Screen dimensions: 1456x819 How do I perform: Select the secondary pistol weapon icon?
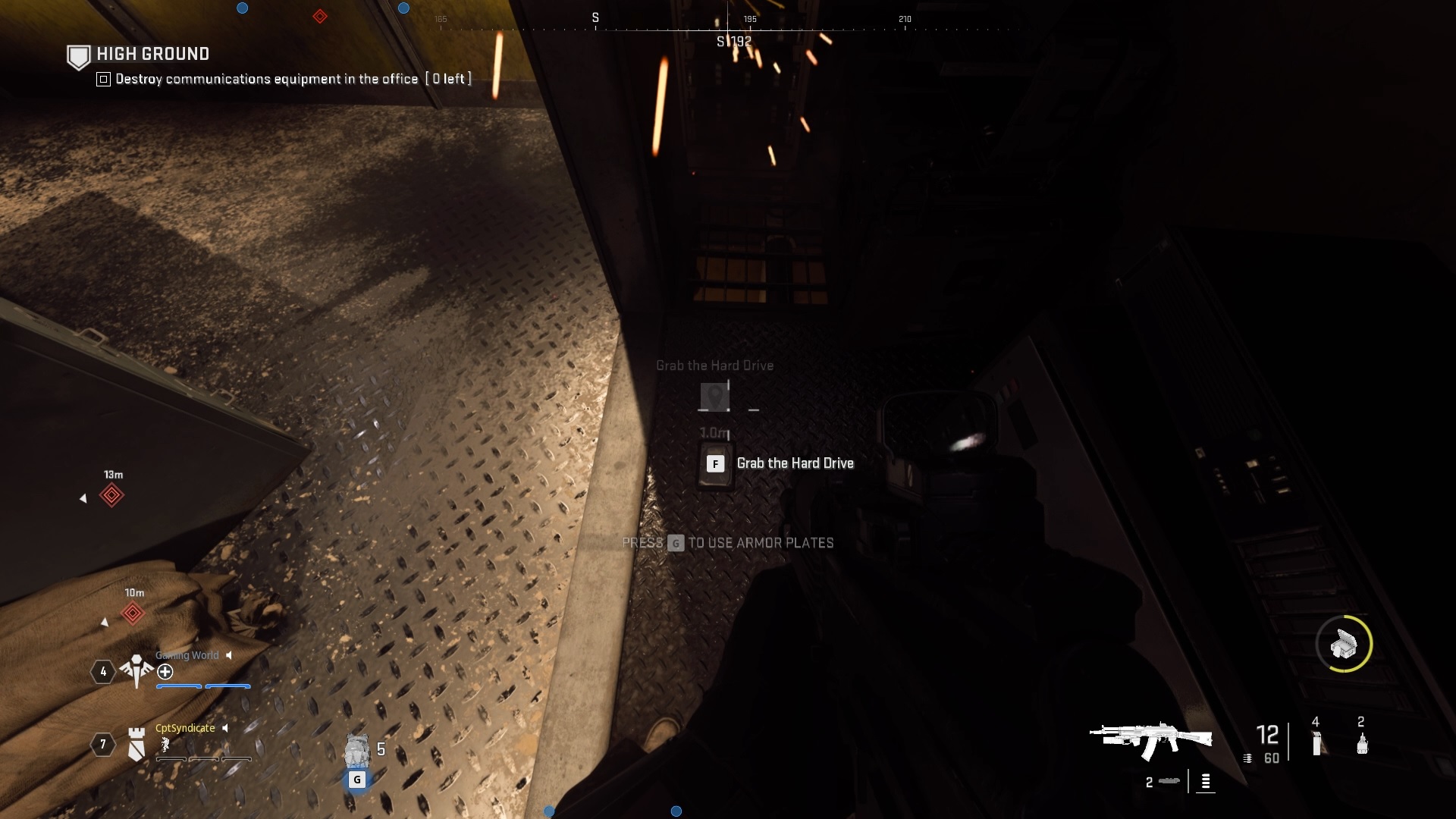(1169, 783)
